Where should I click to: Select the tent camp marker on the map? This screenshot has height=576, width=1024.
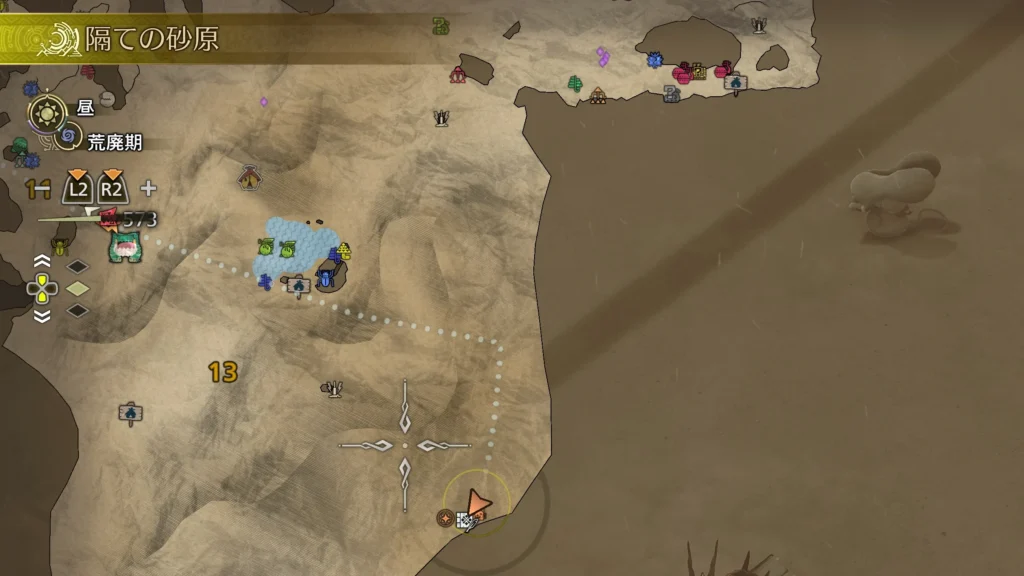tap(250, 178)
